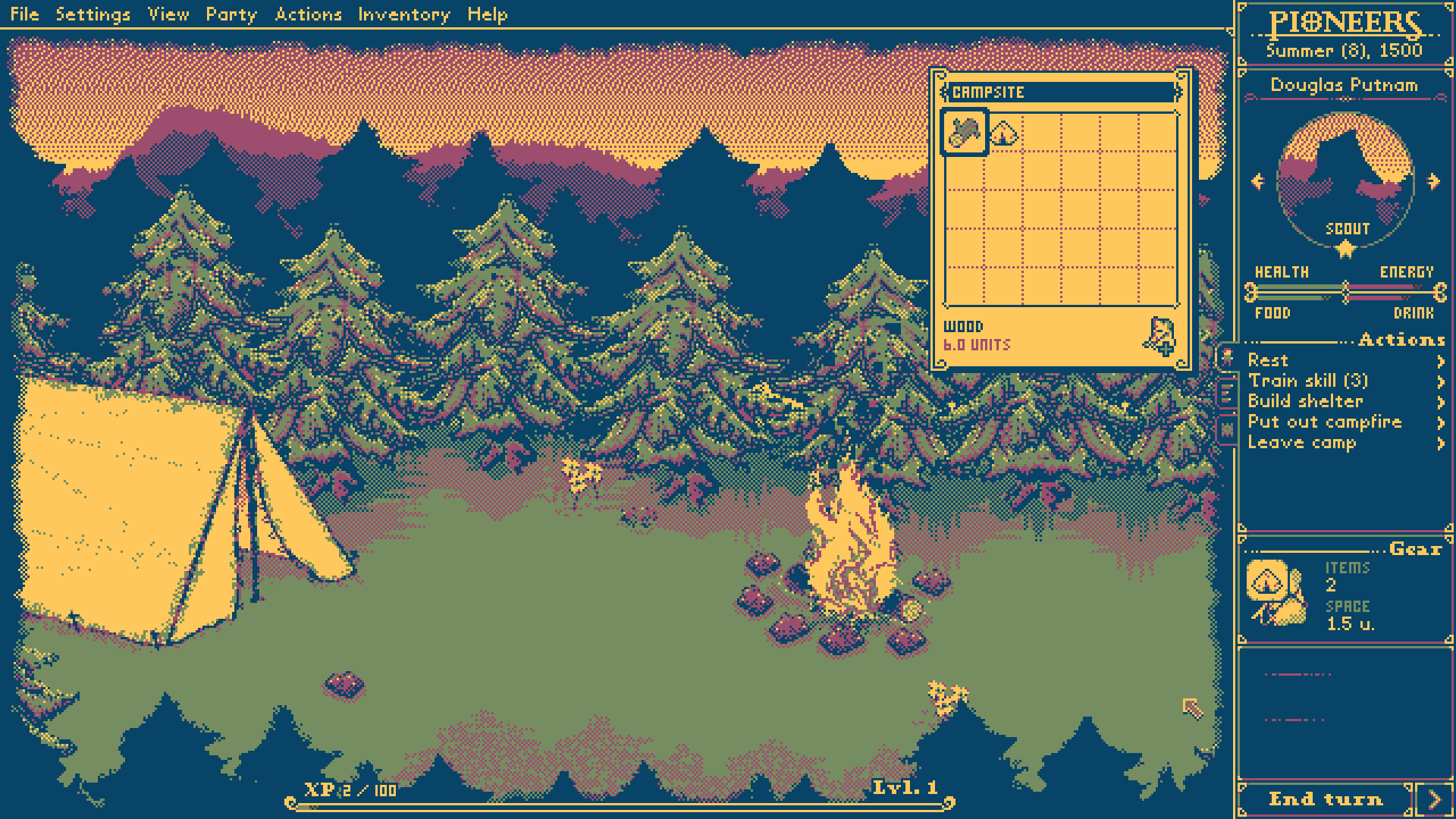Image resolution: width=1456 pixels, height=819 pixels.
Task: Choose the Put out campfire action
Action: tap(1324, 422)
